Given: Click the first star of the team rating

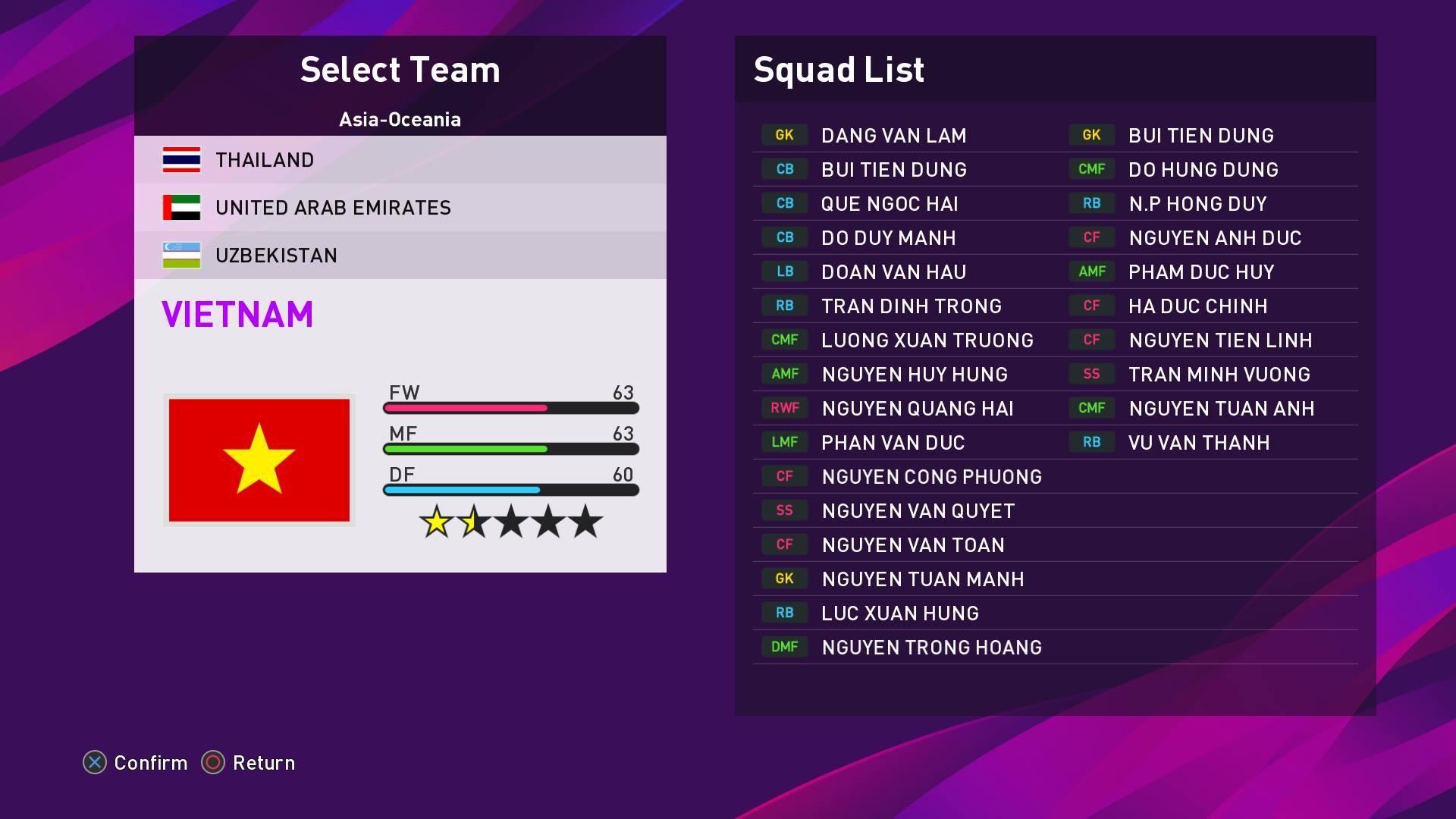Looking at the screenshot, I should 438,522.
